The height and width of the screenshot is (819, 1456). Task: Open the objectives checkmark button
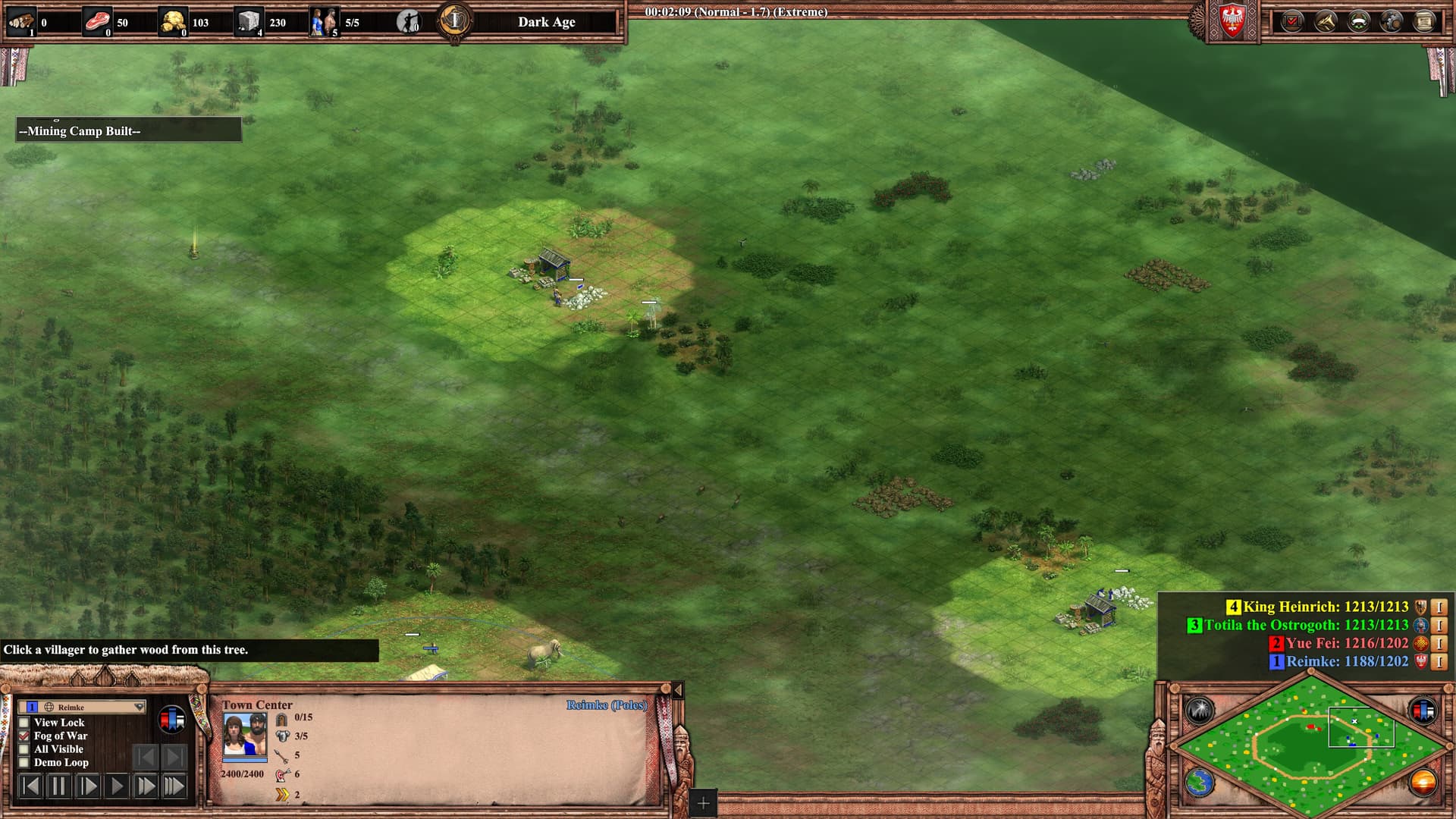tap(1292, 21)
